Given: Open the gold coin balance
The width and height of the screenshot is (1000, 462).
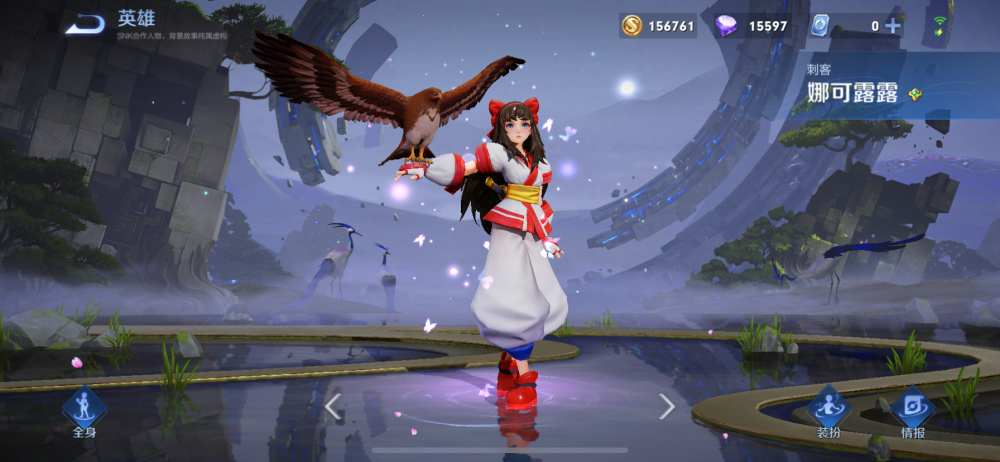Looking at the screenshot, I should pyautogui.click(x=658, y=26).
